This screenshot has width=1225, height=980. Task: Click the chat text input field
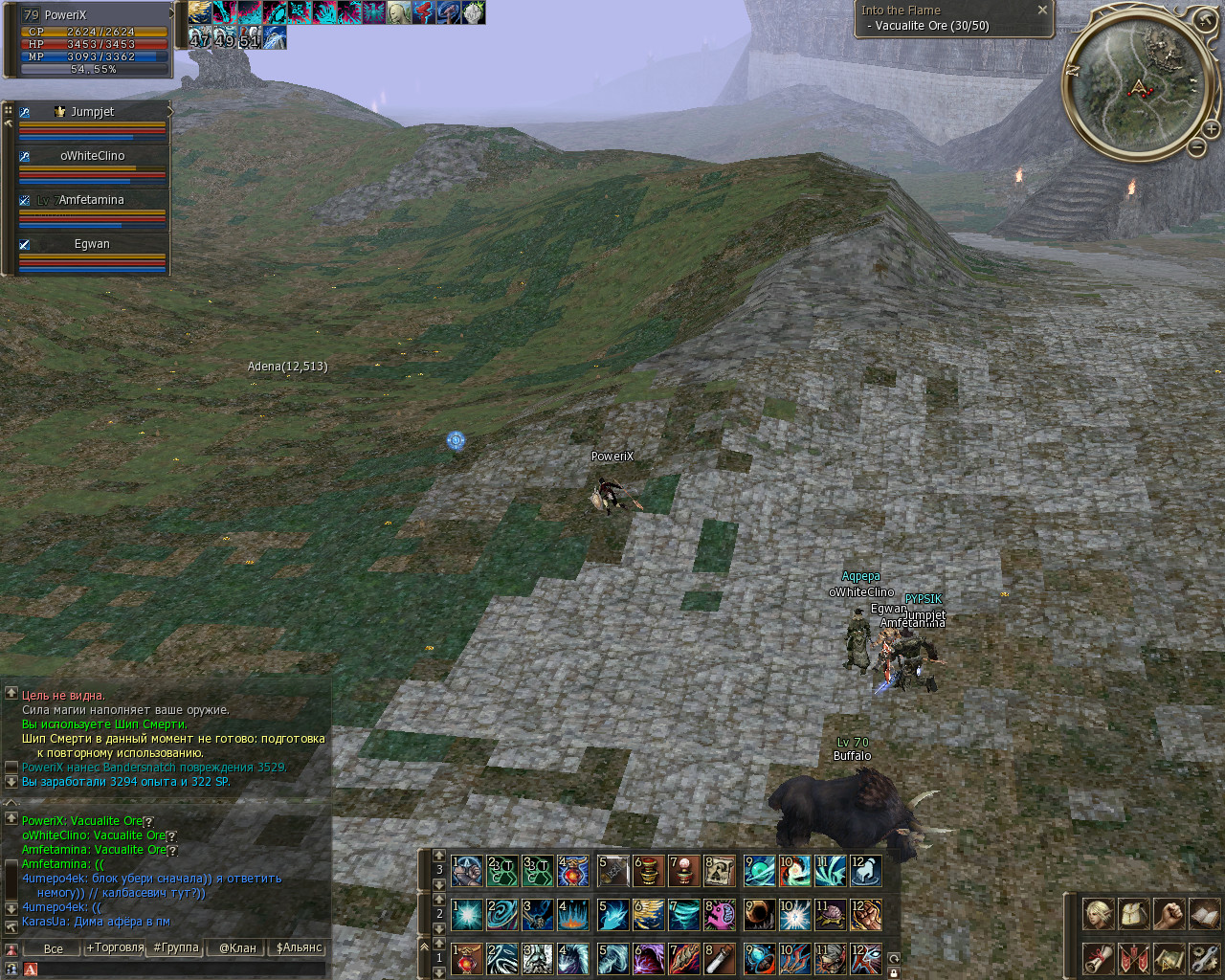tap(182, 969)
